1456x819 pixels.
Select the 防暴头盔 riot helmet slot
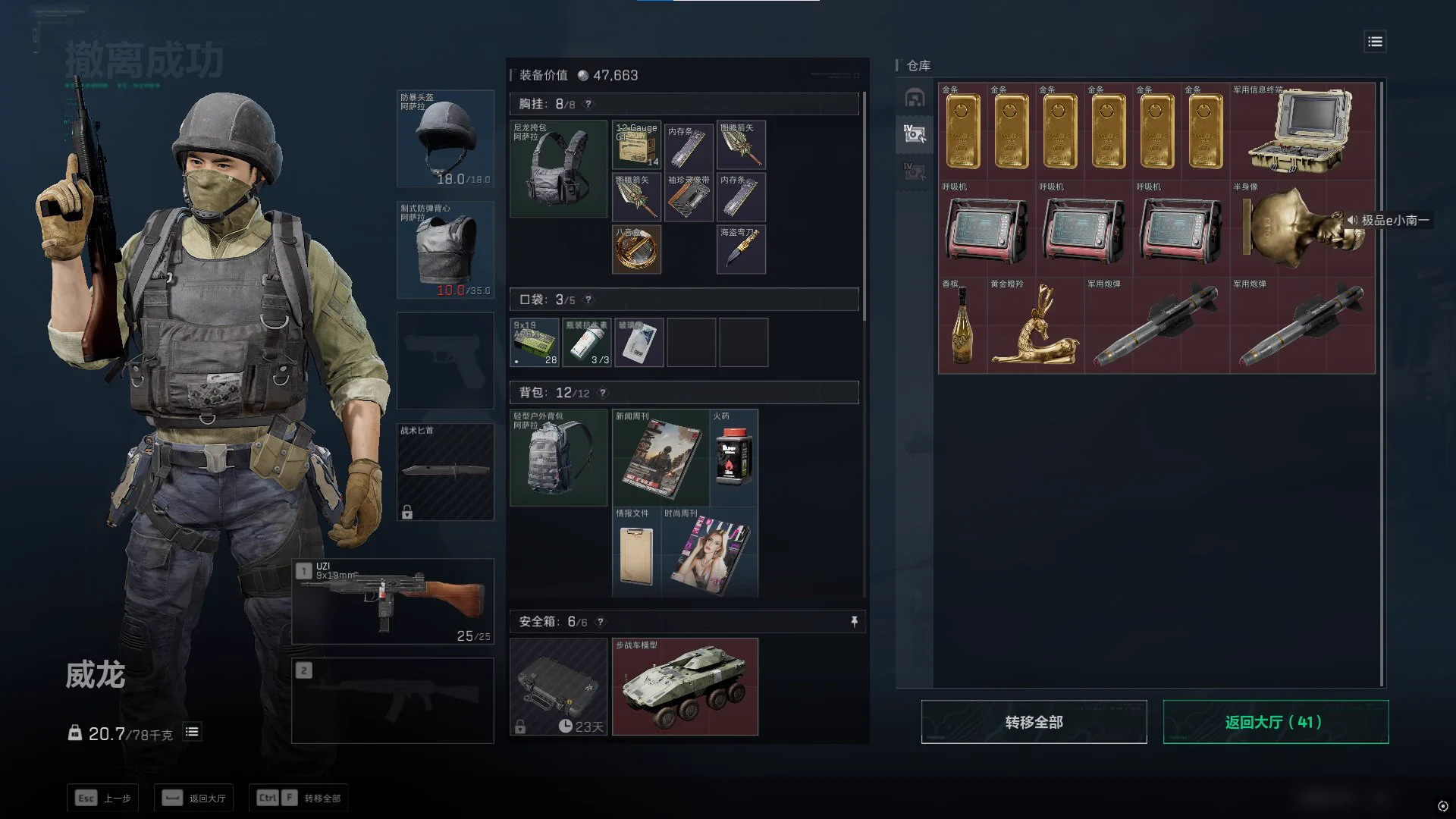click(446, 140)
